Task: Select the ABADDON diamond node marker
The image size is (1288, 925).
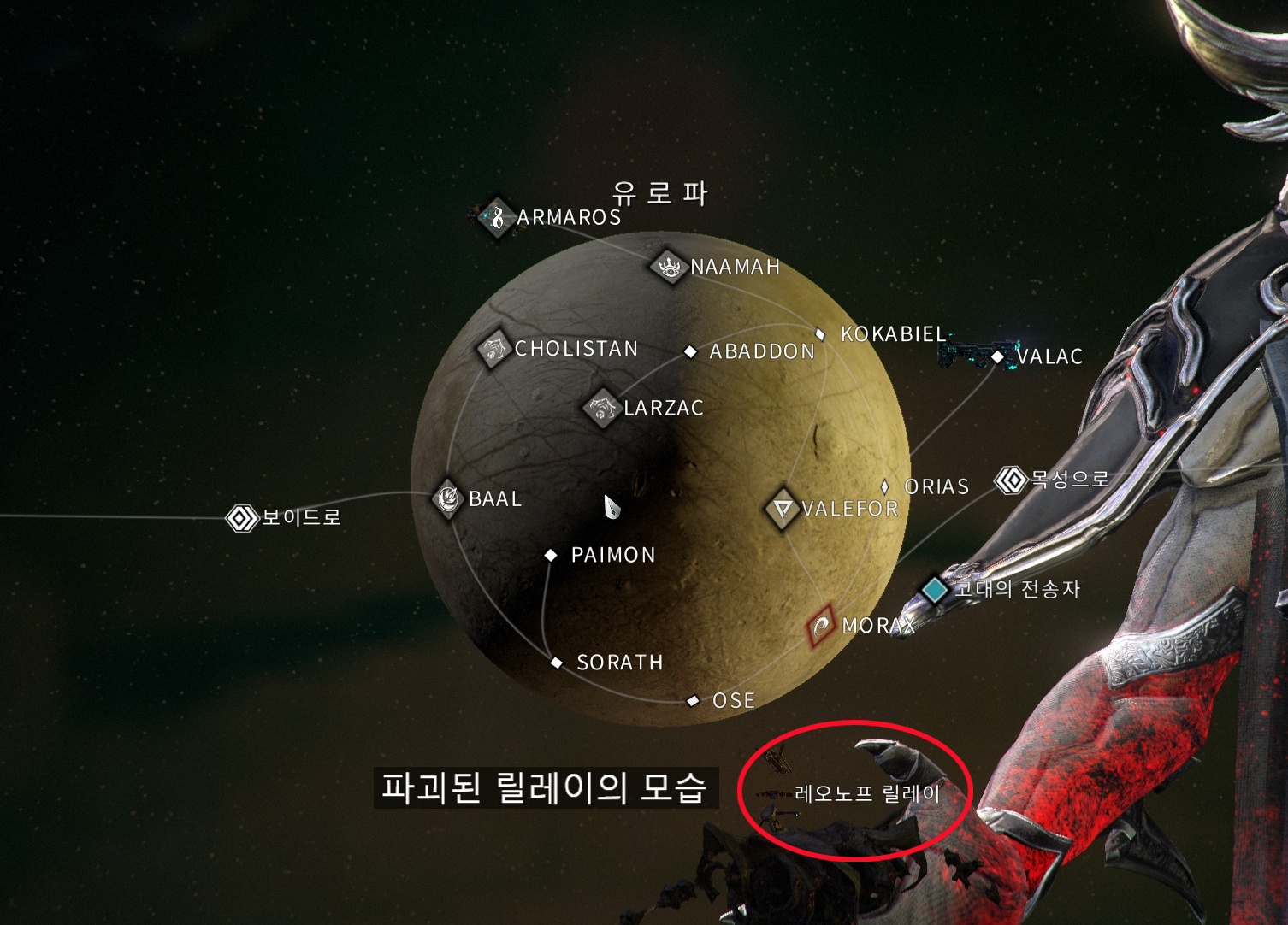Action: 691,351
